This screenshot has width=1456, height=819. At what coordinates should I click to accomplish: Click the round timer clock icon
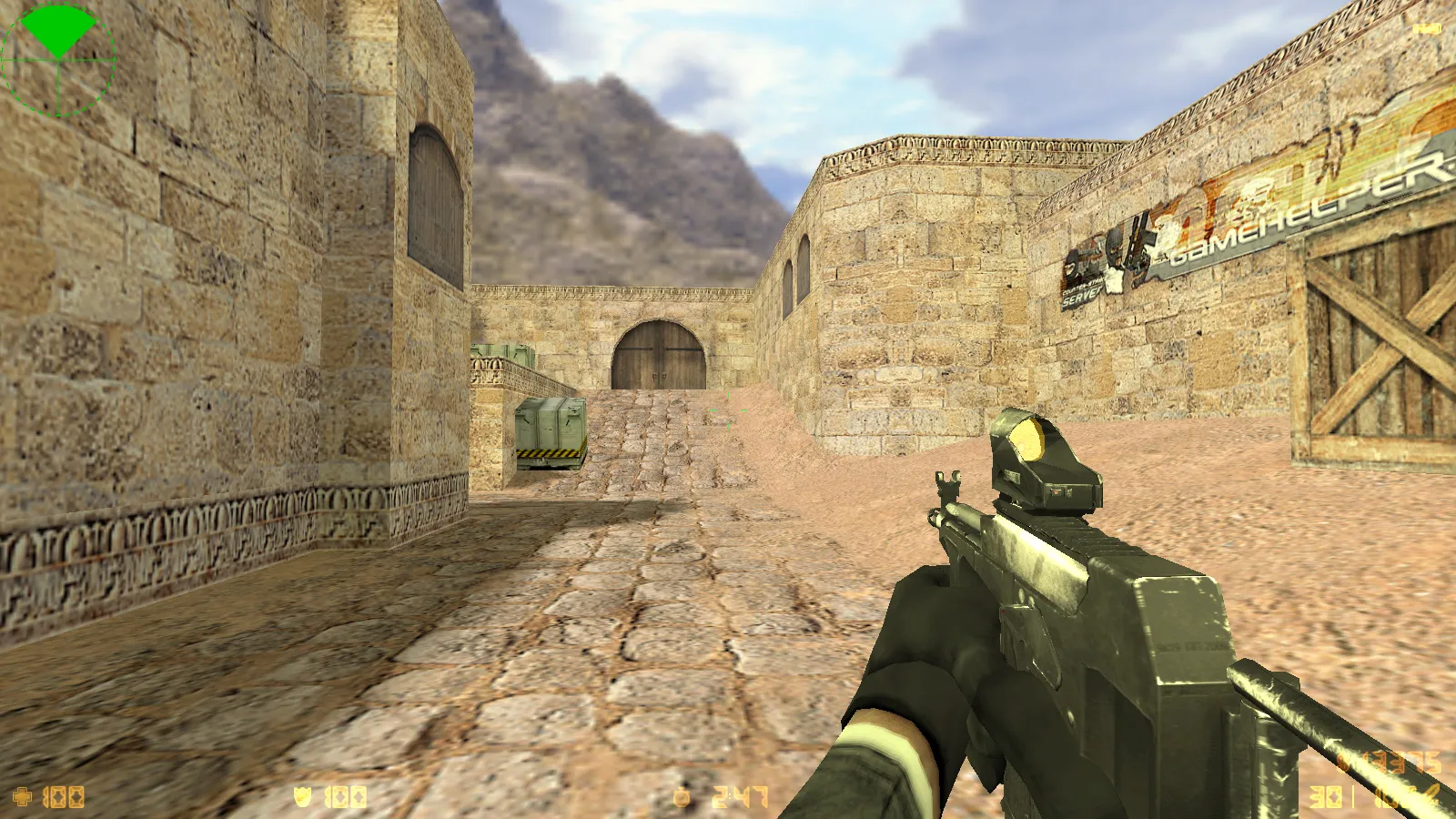[x=682, y=797]
